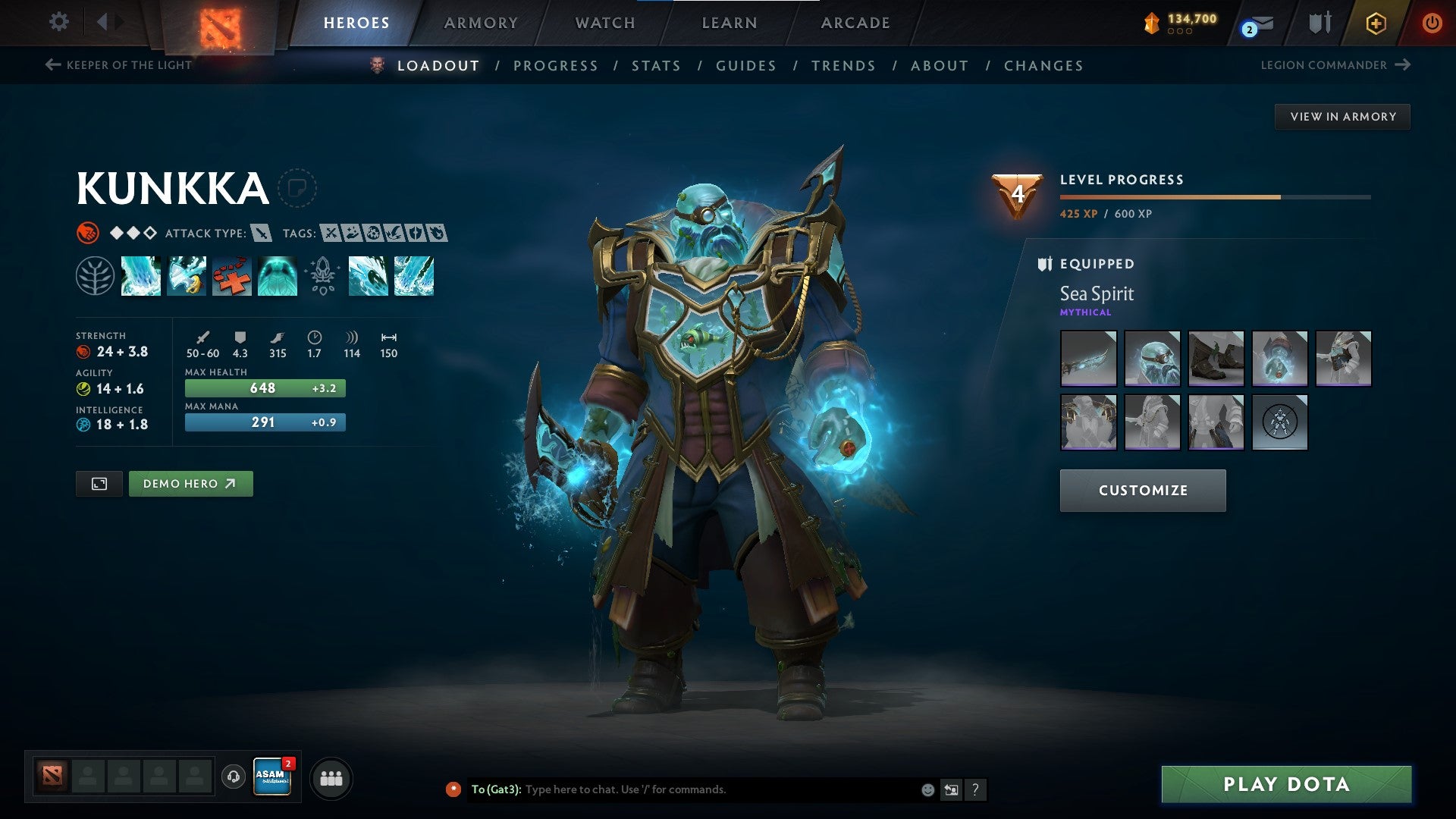Screen dimensions: 1456x819
Task: Click the chat input field
Action: [682, 788]
